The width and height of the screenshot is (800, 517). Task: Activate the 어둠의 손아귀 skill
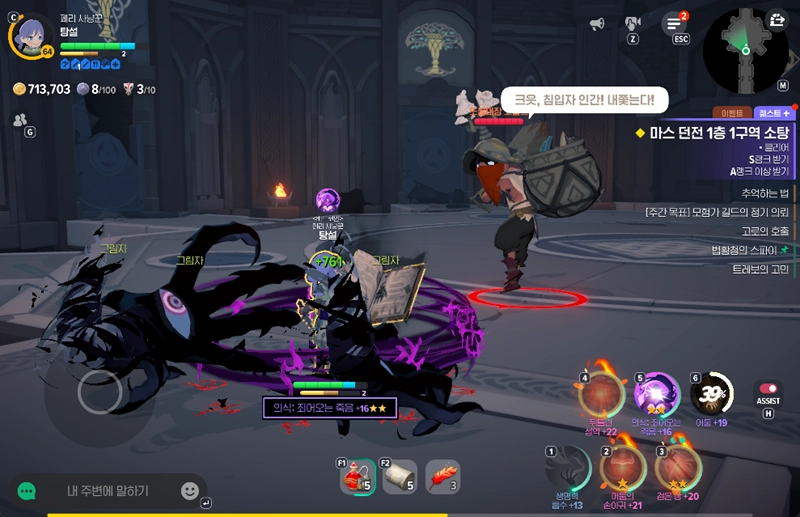[623, 466]
